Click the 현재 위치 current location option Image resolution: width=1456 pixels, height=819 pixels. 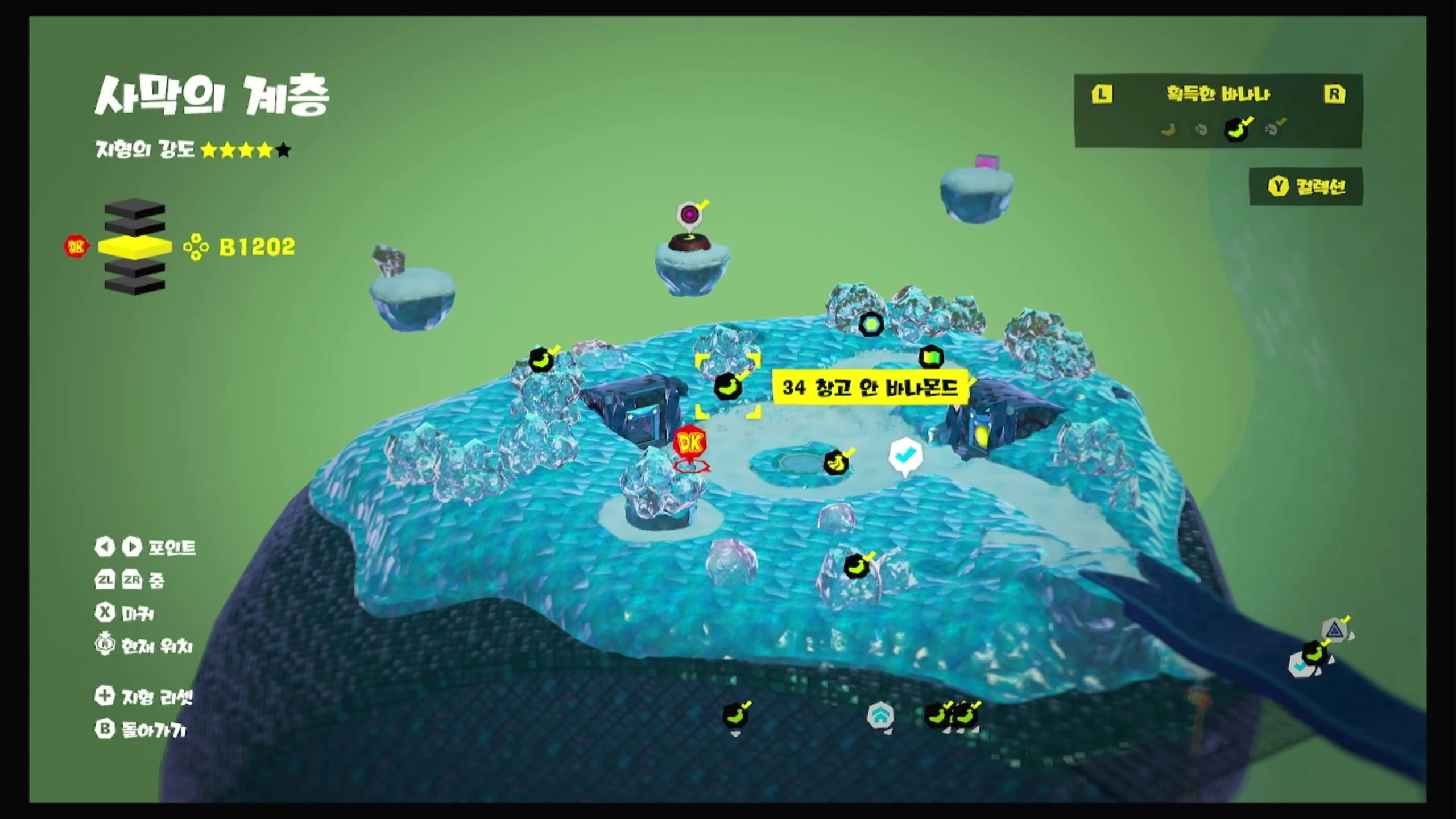pyautogui.click(x=144, y=646)
